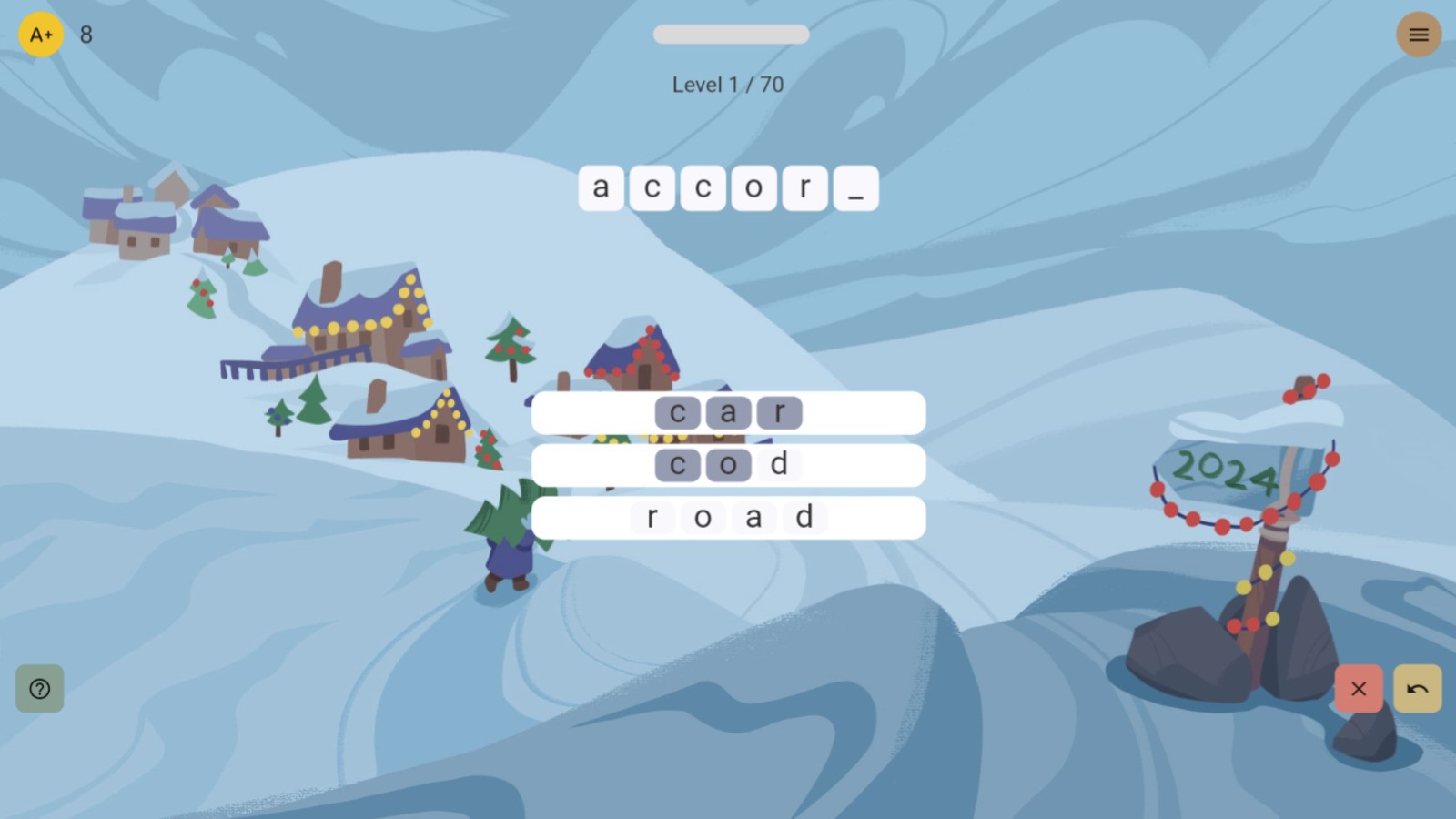This screenshot has height=819, width=1456.
Task: Click the 'c' tile in the word 'cod'
Action: pos(677,464)
